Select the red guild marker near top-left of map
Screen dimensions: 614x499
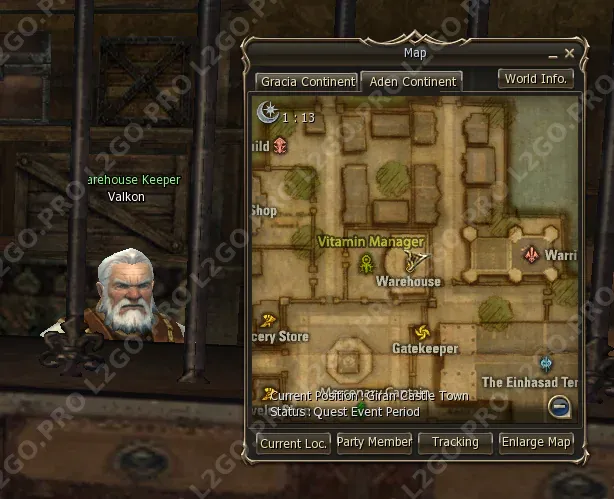coord(281,146)
